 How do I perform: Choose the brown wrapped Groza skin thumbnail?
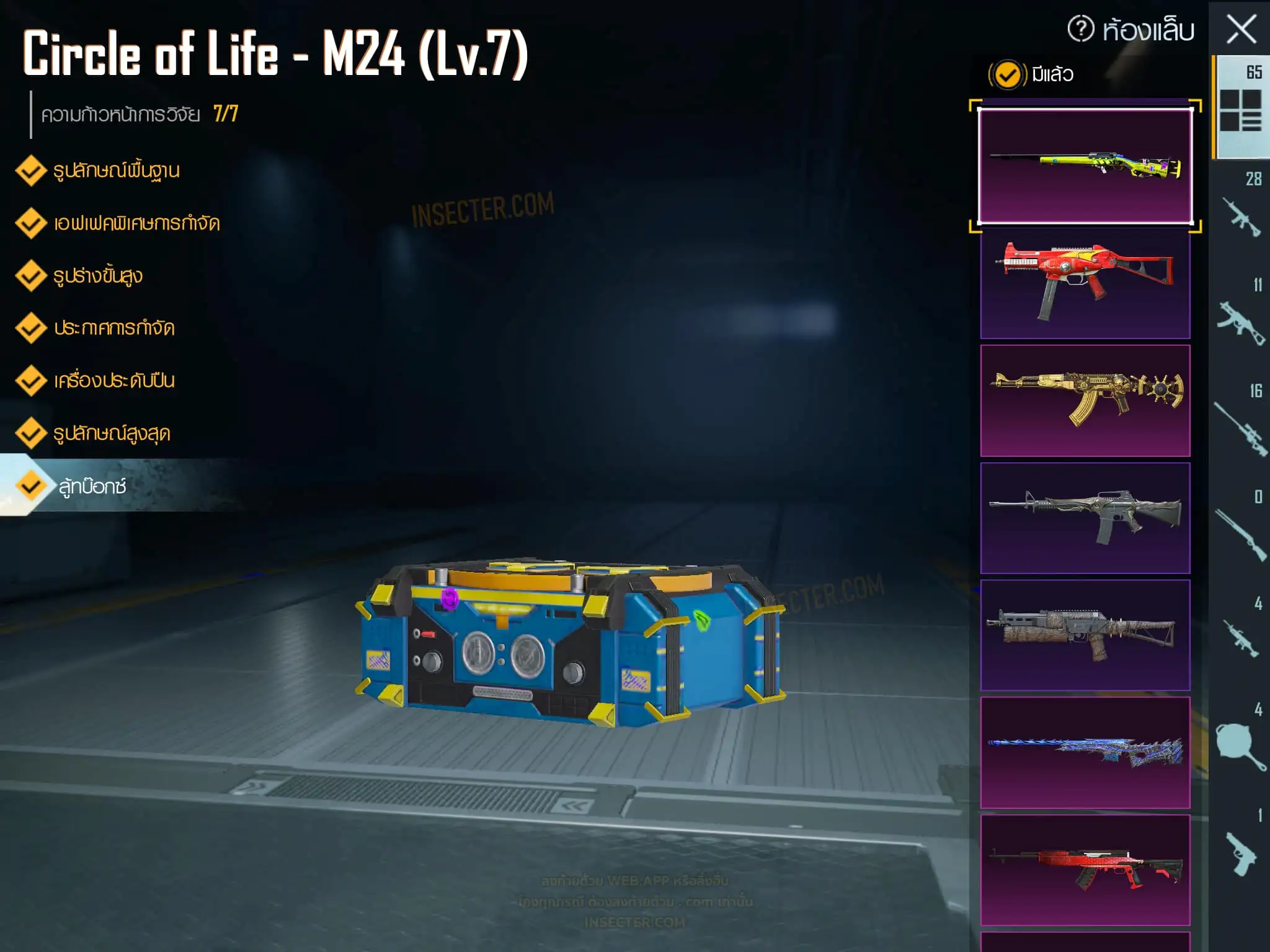click(1085, 635)
